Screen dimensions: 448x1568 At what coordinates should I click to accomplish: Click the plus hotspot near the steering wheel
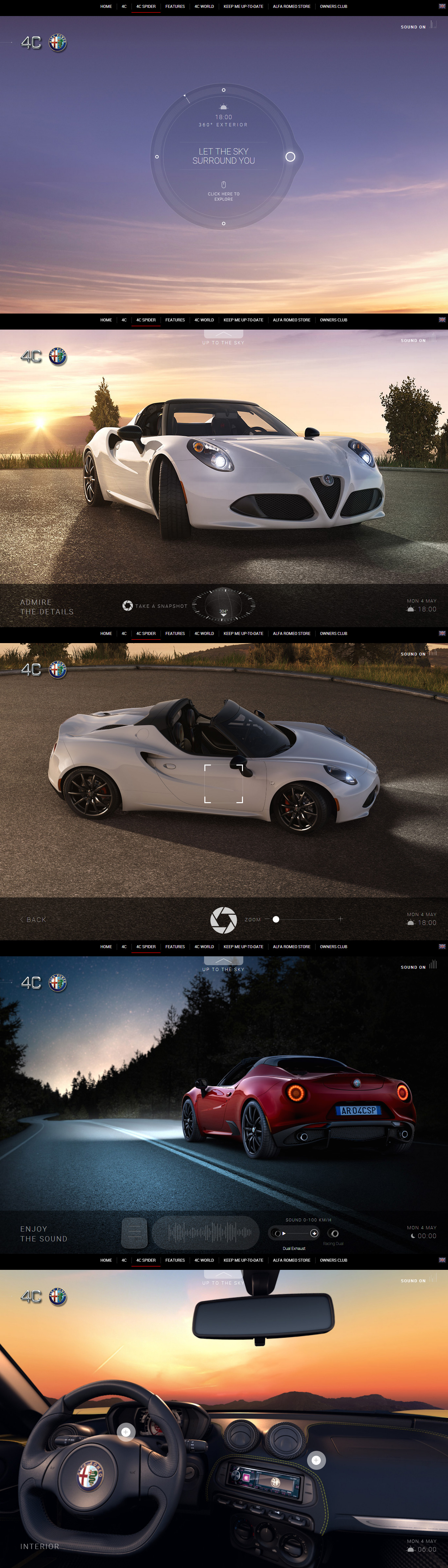click(127, 1432)
